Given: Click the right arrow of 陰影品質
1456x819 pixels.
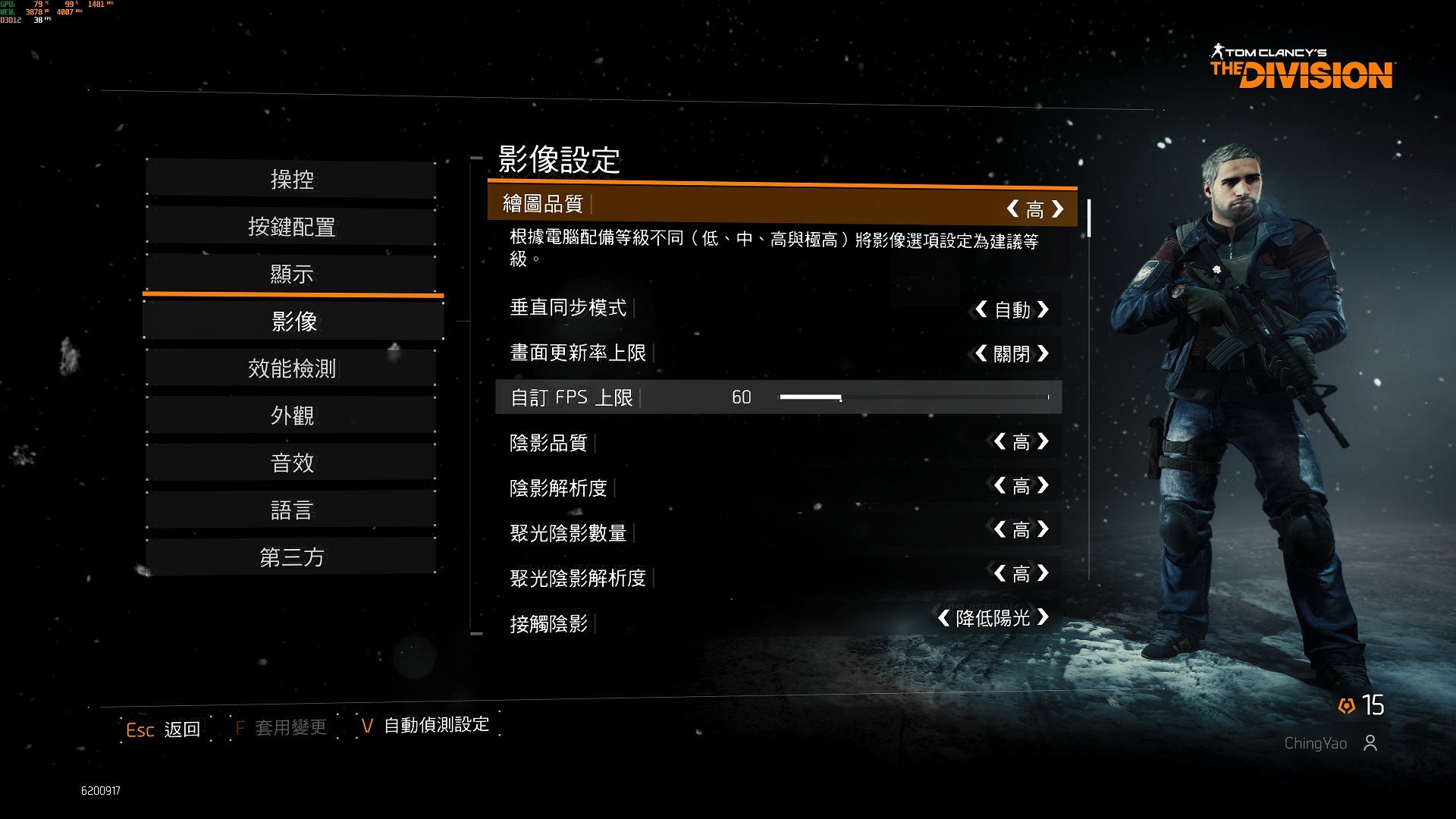Looking at the screenshot, I should [x=1043, y=441].
